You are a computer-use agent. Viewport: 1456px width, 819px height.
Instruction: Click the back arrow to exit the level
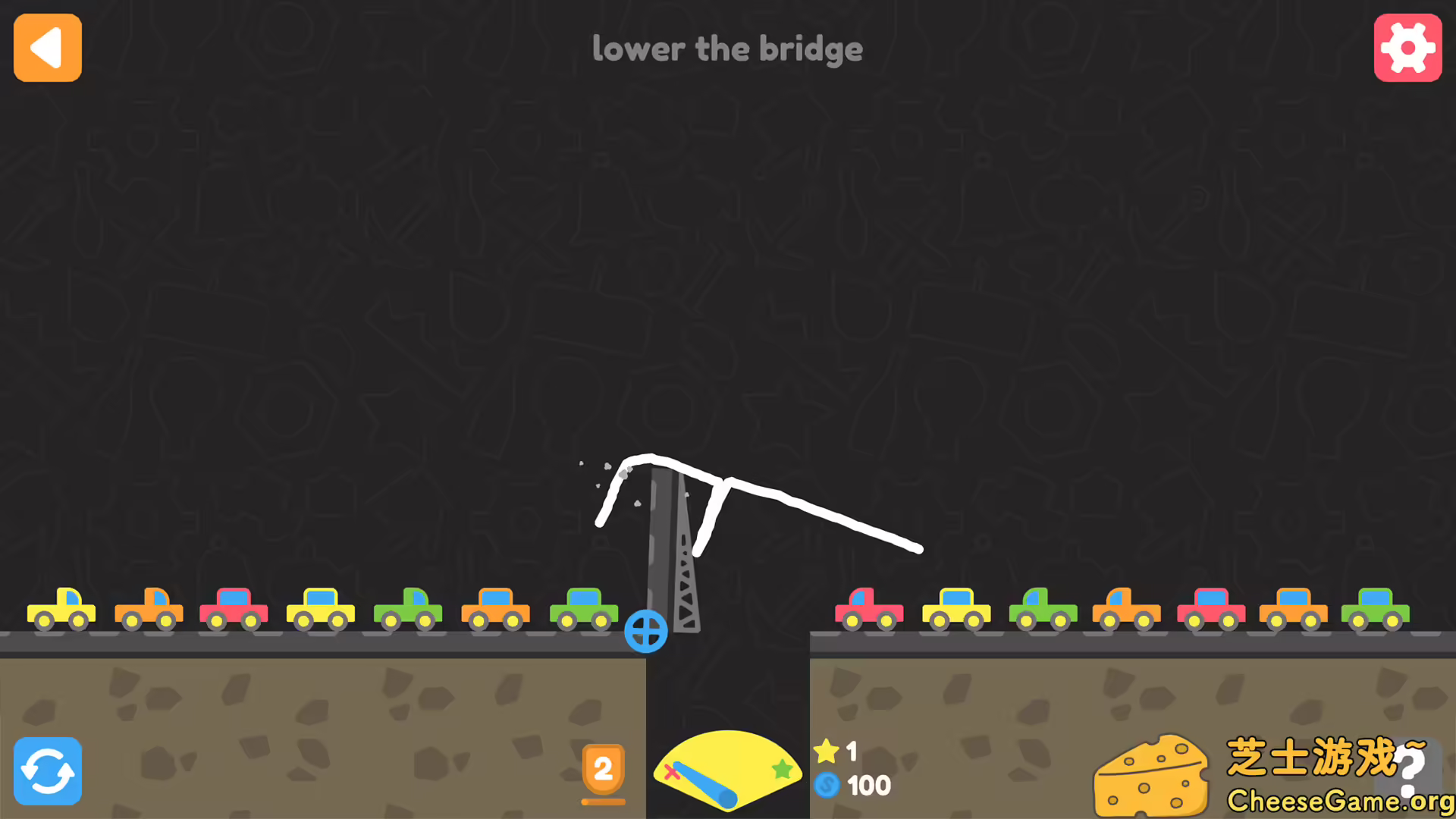pyautogui.click(x=47, y=47)
